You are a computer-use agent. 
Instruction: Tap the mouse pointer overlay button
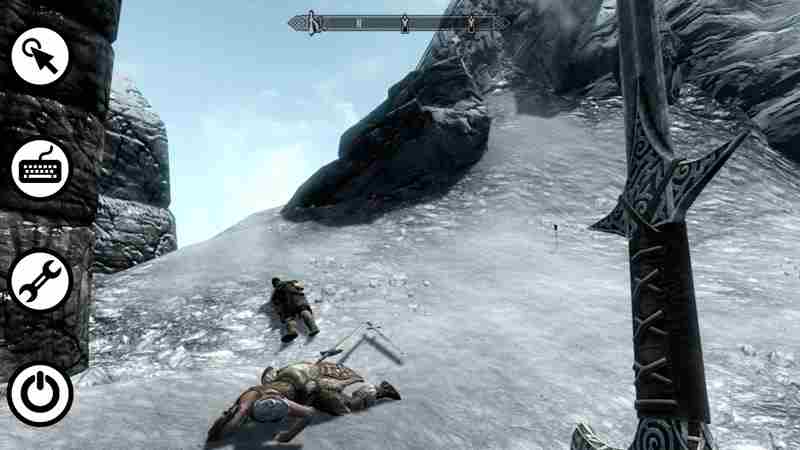(x=41, y=56)
